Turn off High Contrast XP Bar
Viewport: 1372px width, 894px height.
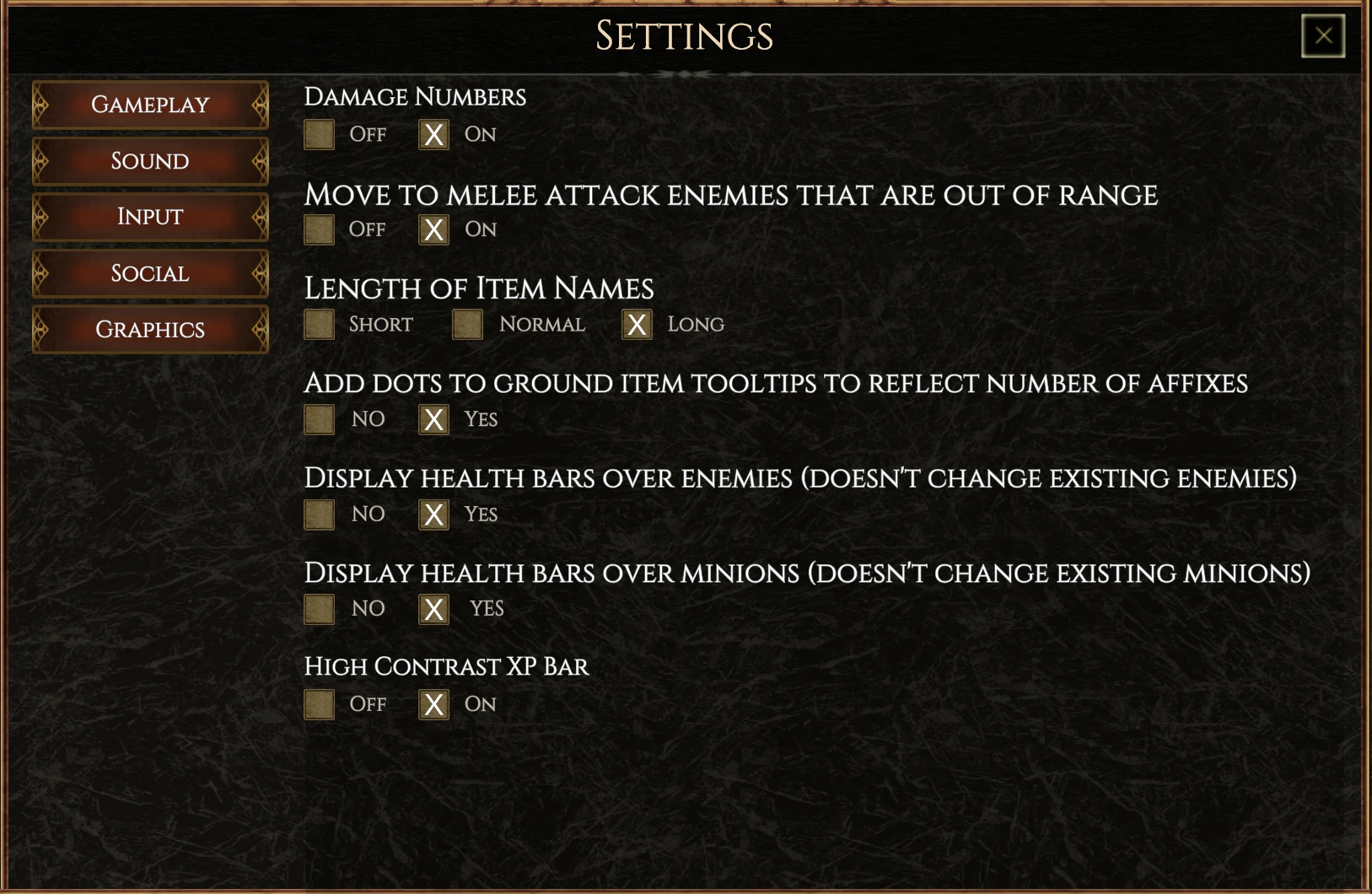tap(319, 704)
